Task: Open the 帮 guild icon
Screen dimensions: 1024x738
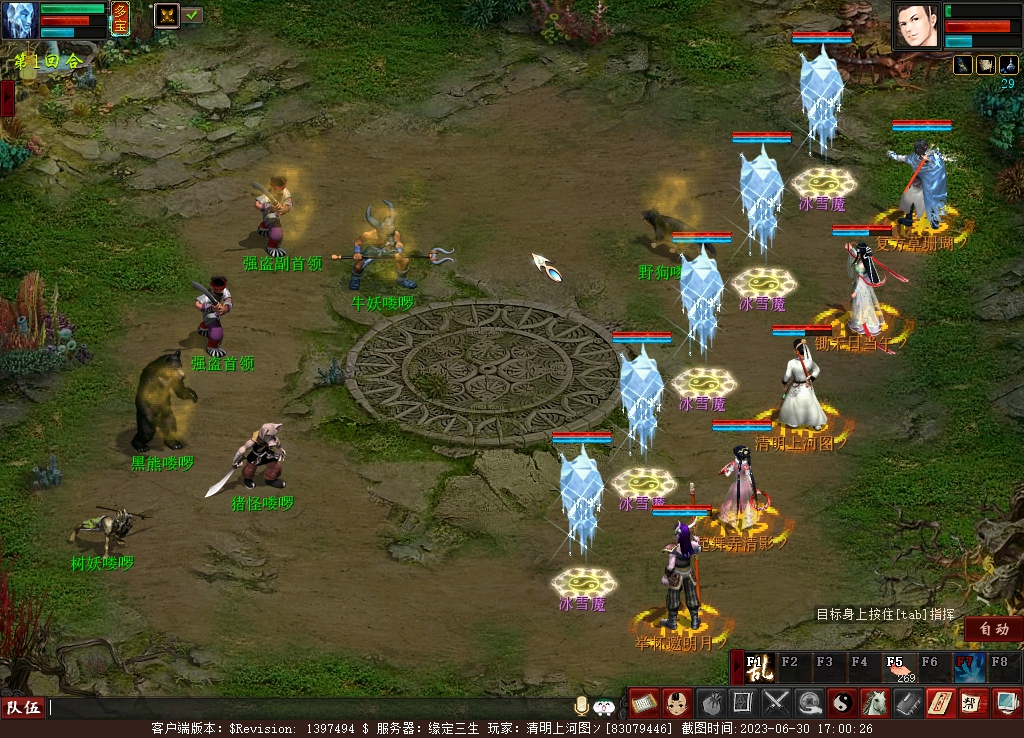Action: point(973,703)
